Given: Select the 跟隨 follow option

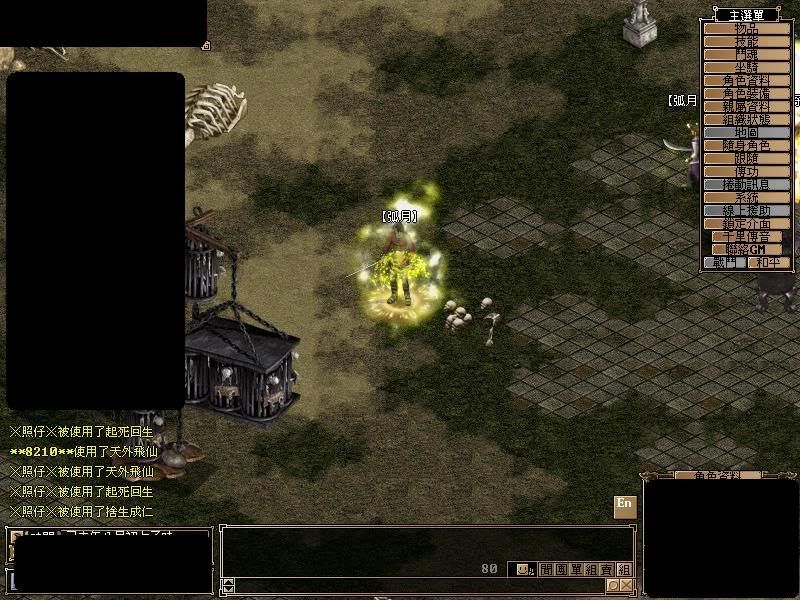Looking at the screenshot, I should (747, 158).
